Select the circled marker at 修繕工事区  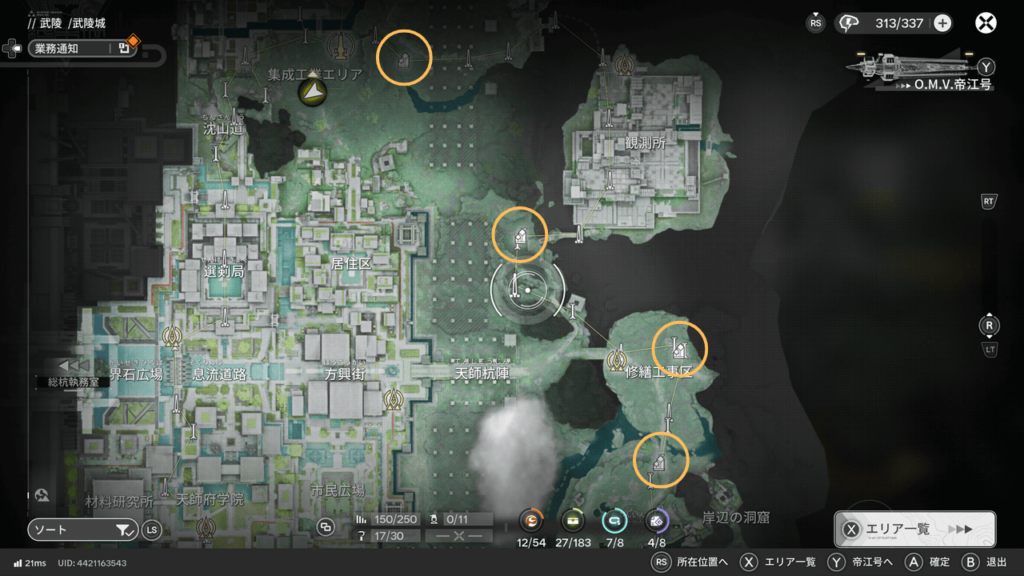(x=679, y=348)
